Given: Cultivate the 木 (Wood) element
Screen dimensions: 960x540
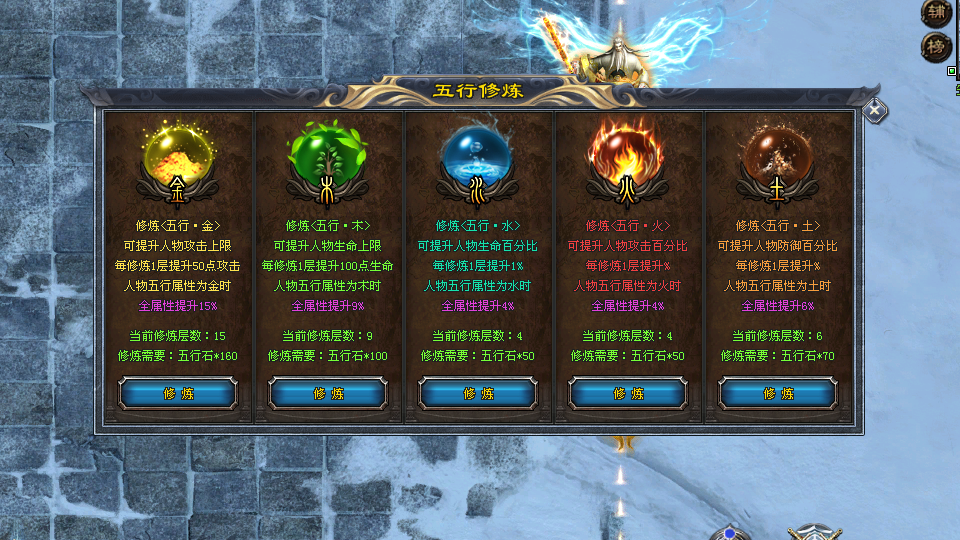Looking at the screenshot, I should click(x=328, y=393).
